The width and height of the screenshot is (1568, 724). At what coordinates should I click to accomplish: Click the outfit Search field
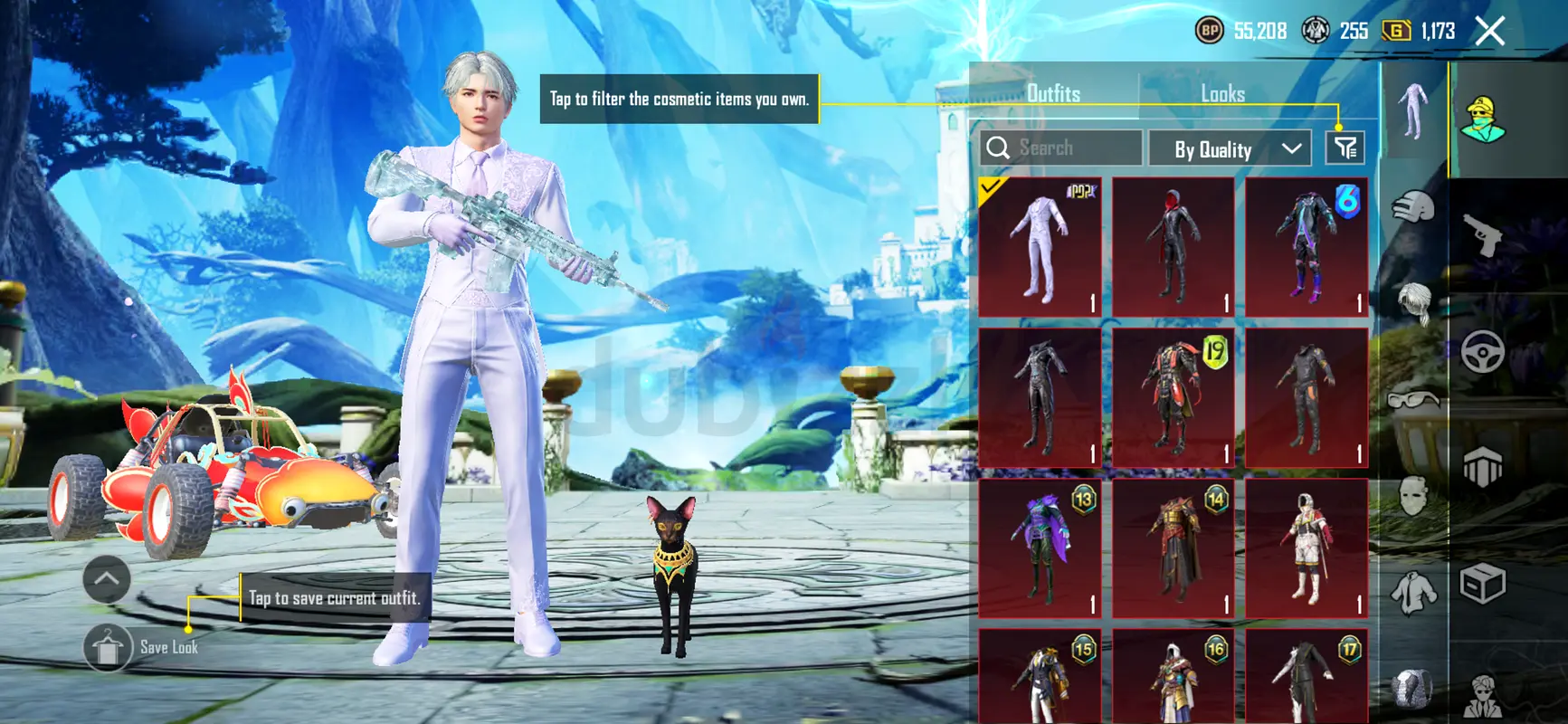1061,148
